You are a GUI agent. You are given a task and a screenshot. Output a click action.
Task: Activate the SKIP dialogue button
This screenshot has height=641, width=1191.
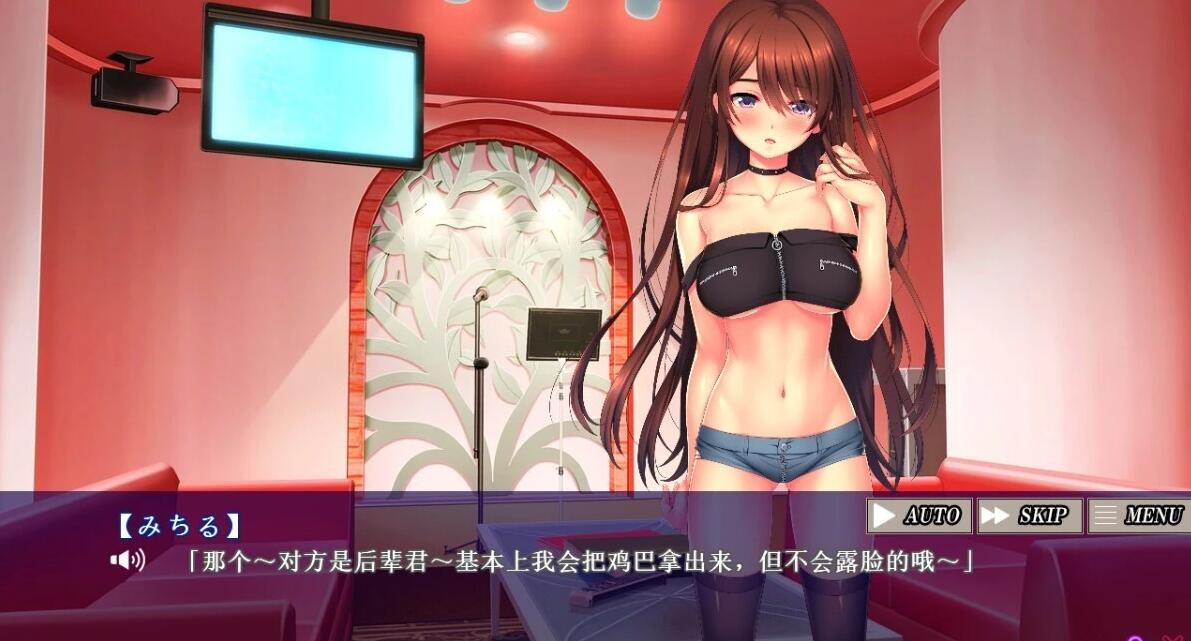pos(1028,516)
